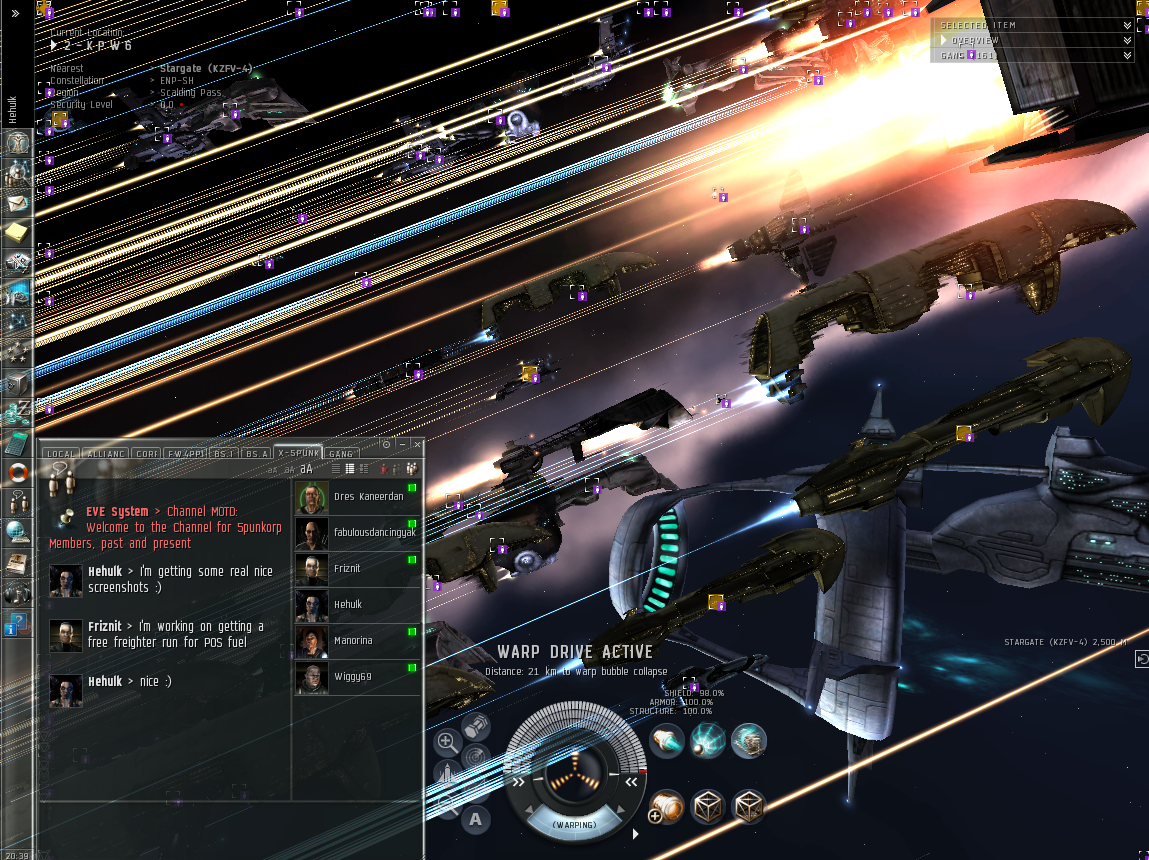Choose Wiggy69 from the member list
Viewport: 1149px width, 860px height.
tap(353, 677)
